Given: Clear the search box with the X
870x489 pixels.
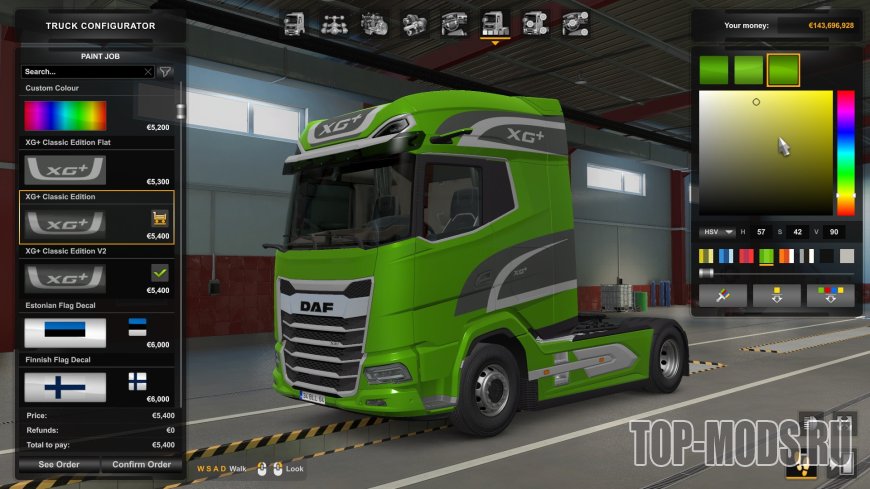Looking at the screenshot, I should point(148,72).
